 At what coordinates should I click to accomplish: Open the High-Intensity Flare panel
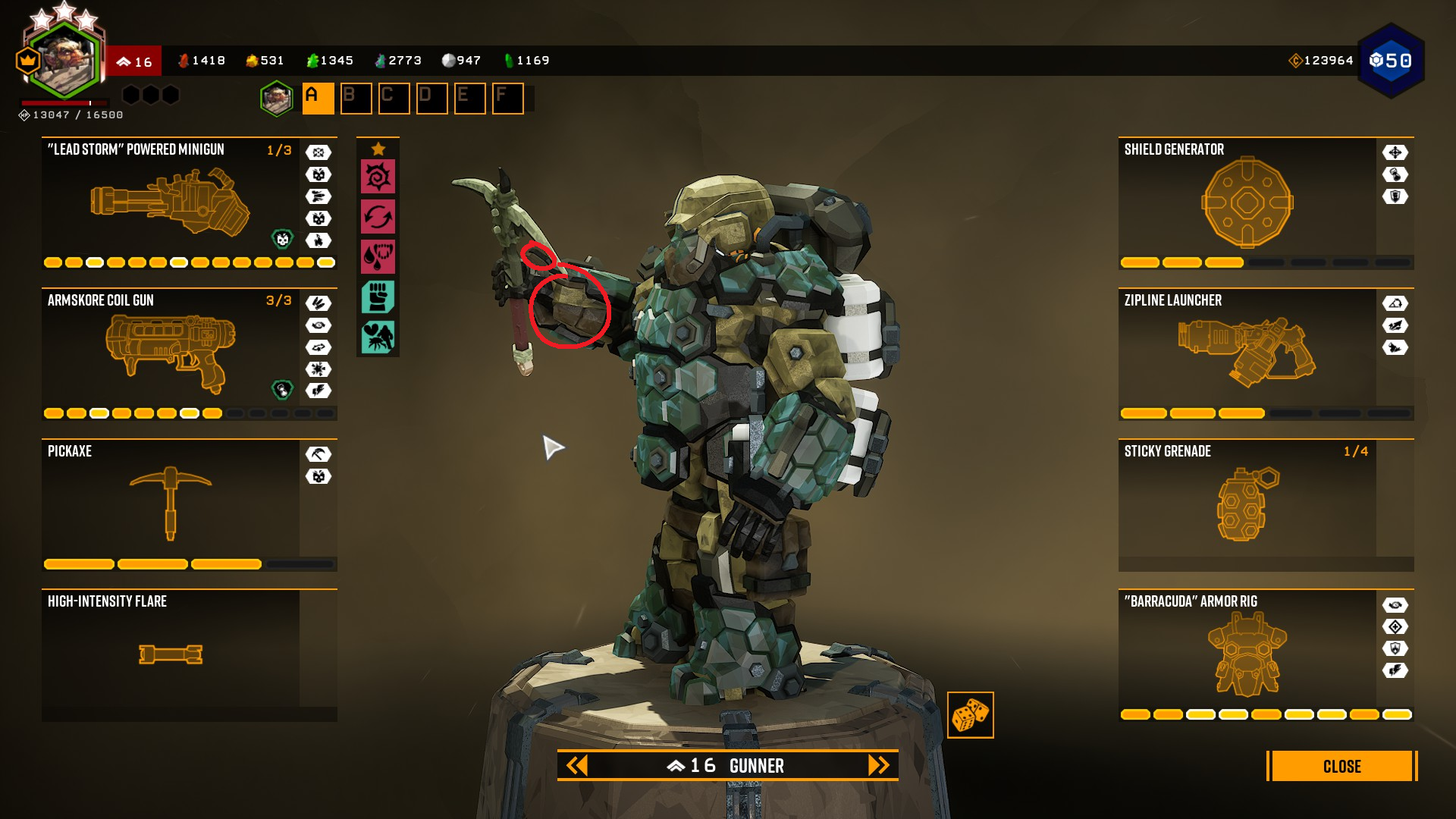[x=171, y=654]
